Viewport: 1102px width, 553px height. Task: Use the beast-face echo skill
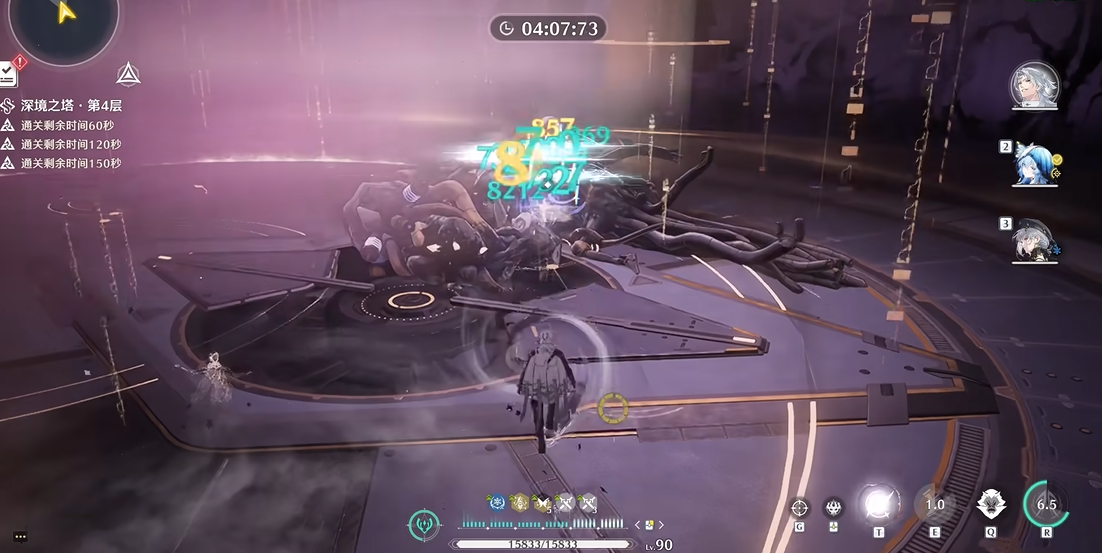click(x=991, y=504)
